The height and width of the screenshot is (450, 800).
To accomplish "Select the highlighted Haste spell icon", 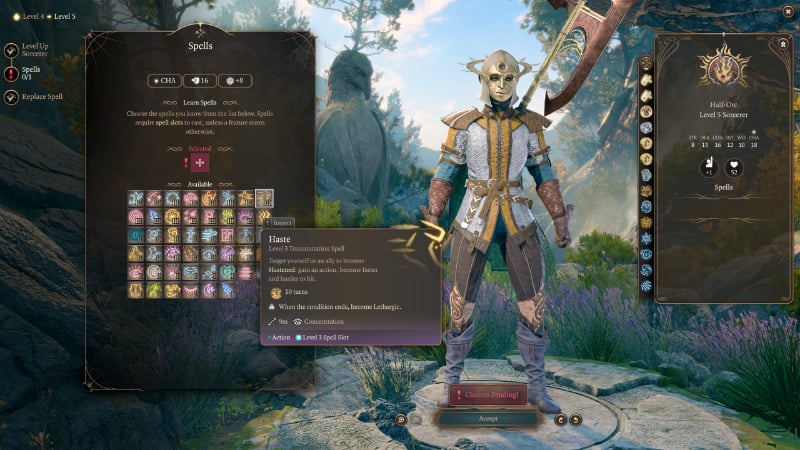I will tap(264, 198).
